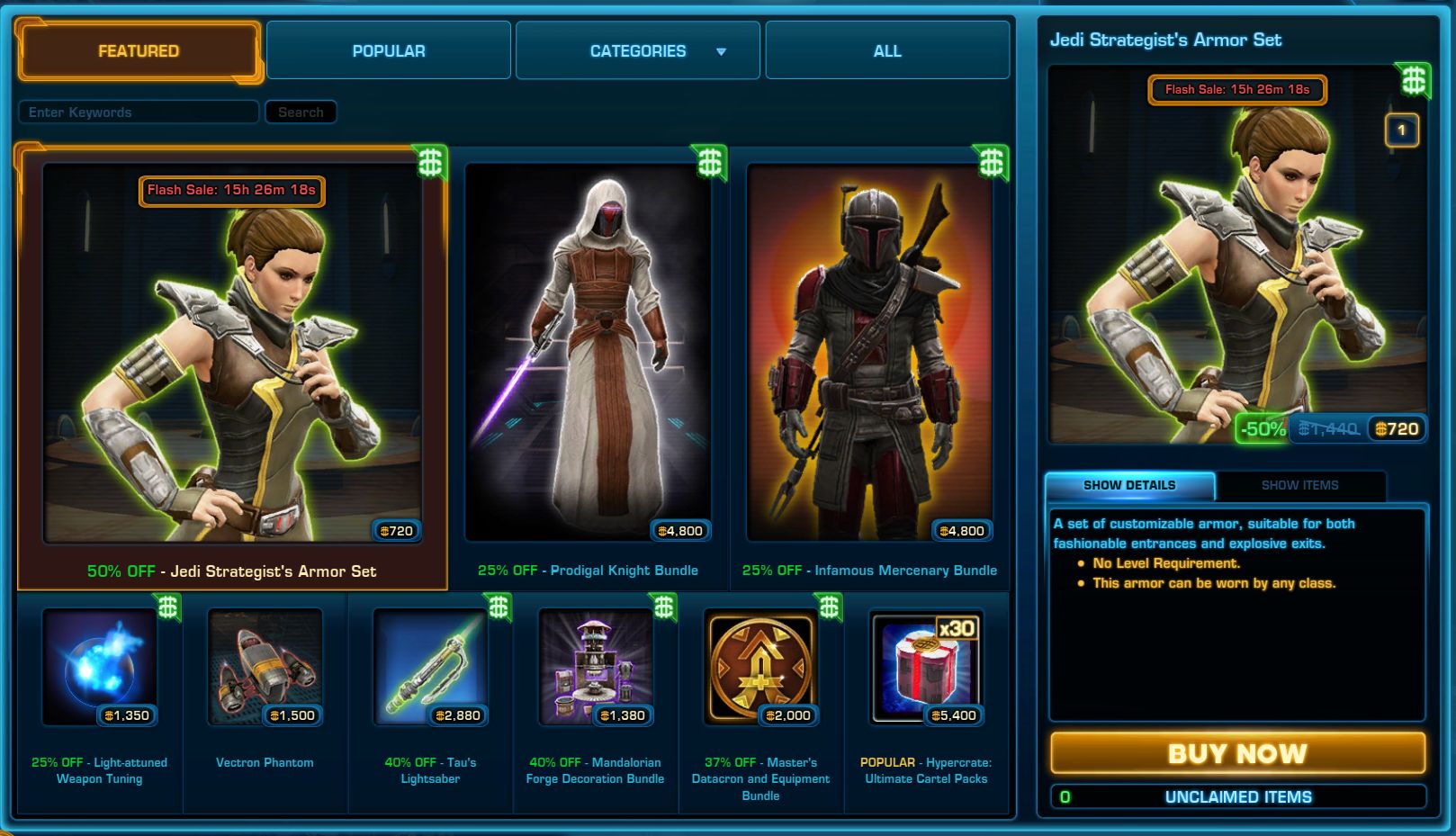Select the All tab
The image size is (1456, 836).
886,50
